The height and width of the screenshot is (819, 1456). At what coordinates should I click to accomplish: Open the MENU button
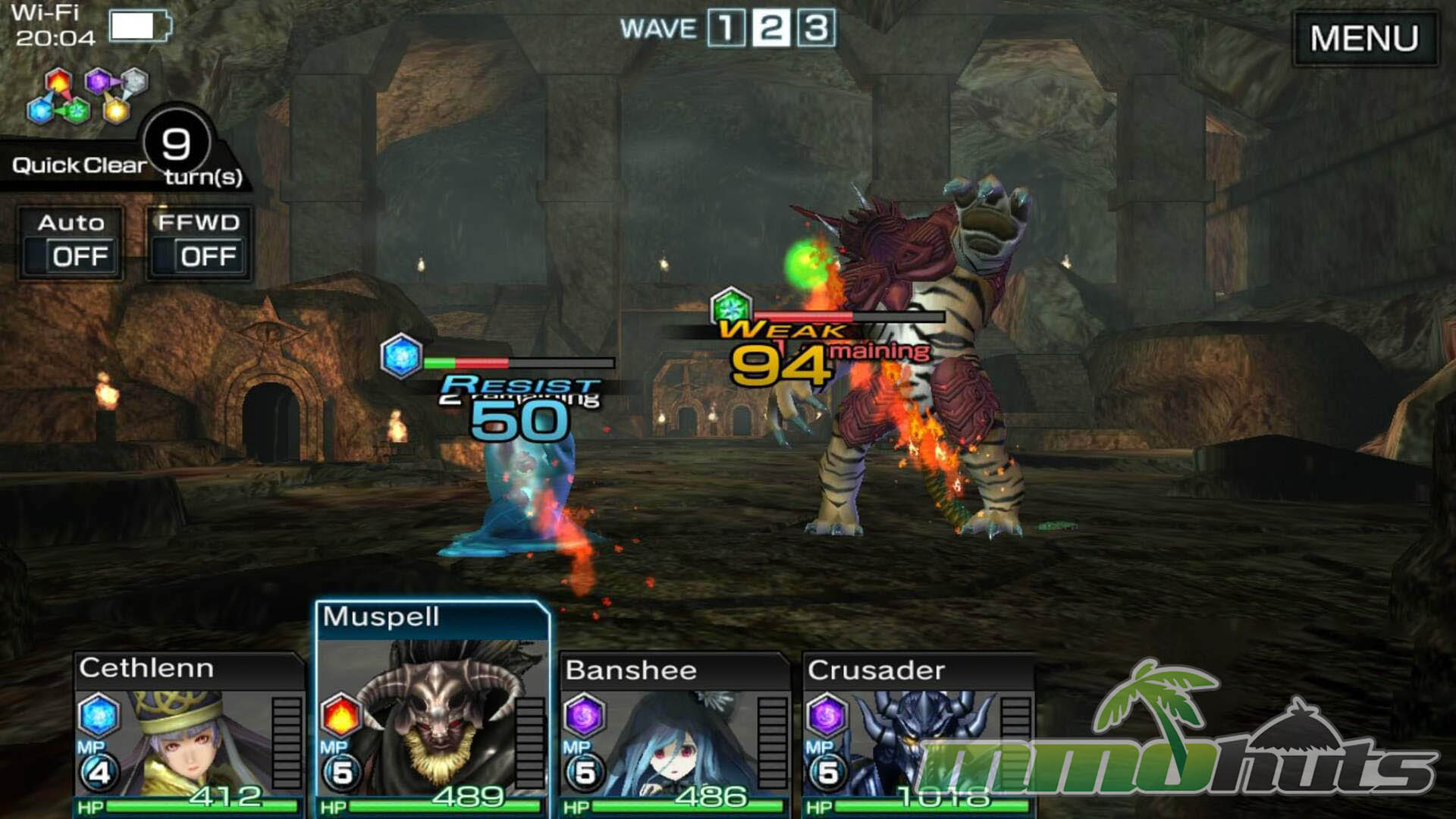point(1363,38)
